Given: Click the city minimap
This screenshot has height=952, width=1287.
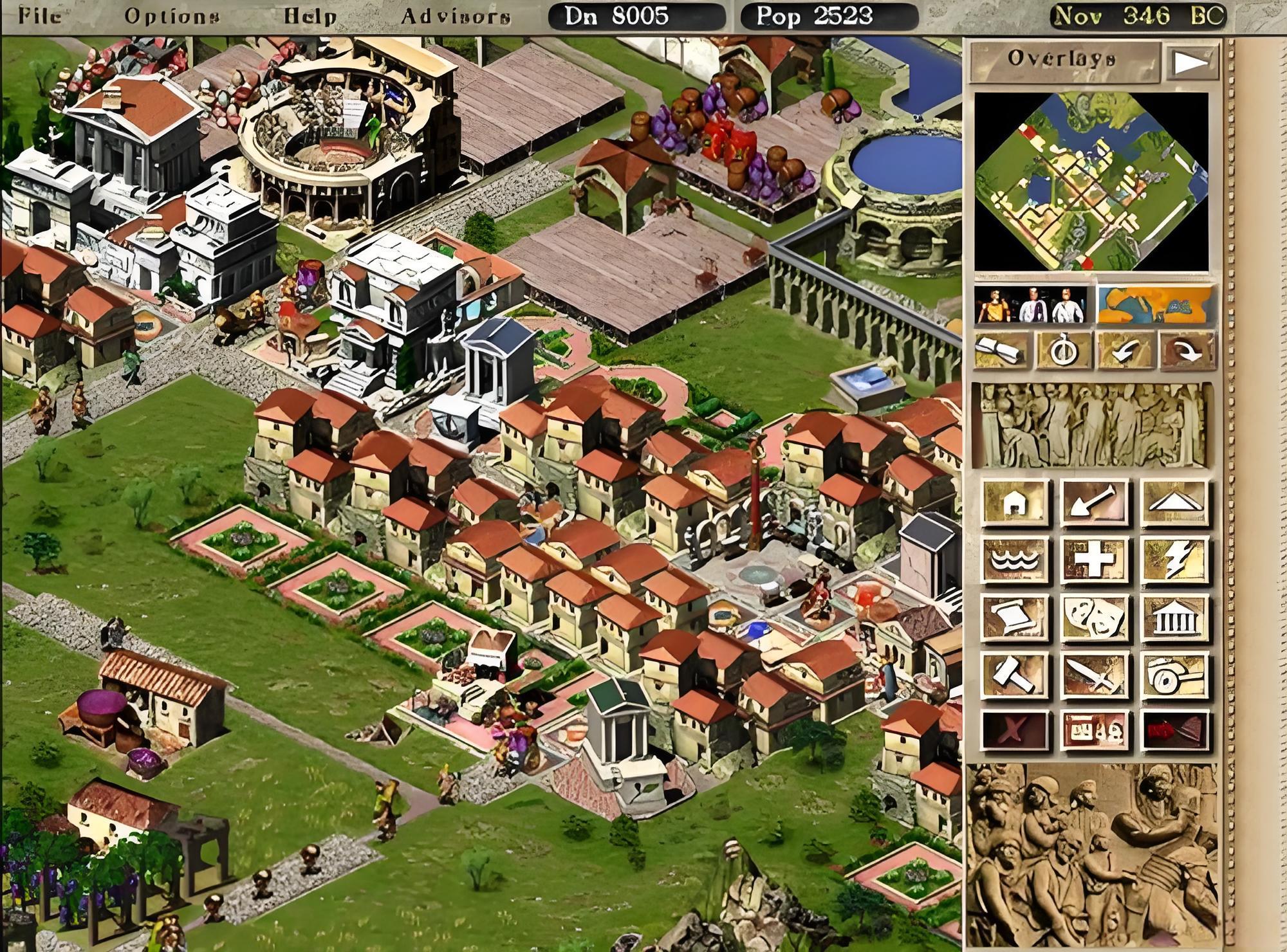Looking at the screenshot, I should click(x=1091, y=181).
